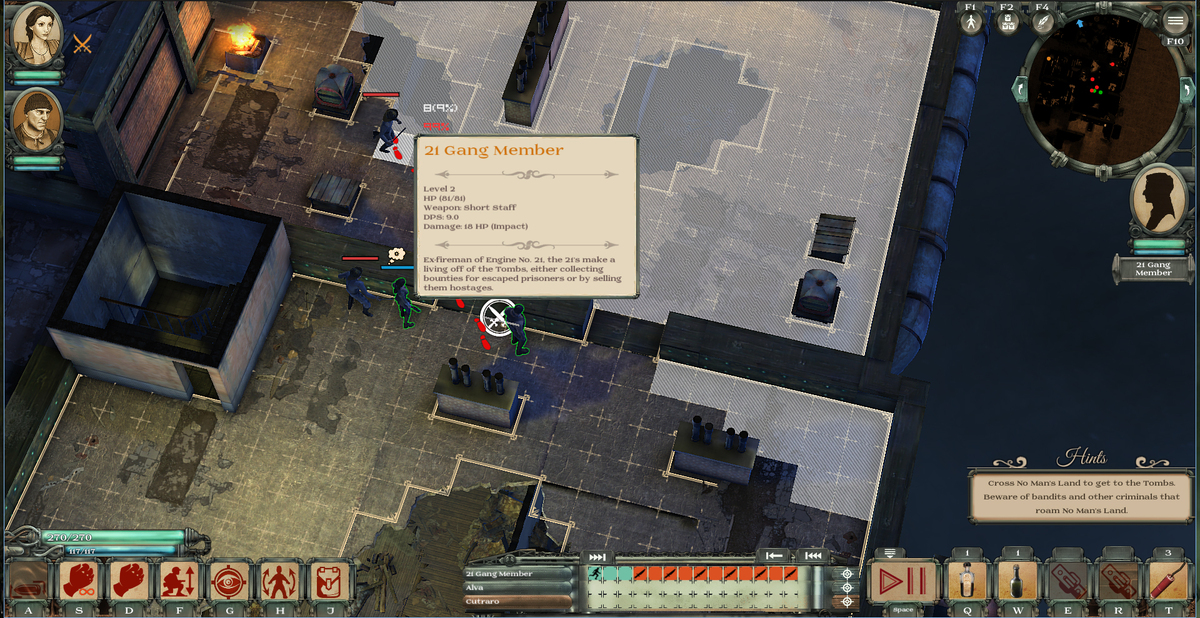The height and width of the screenshot is (618, 1200).
Task: Use the dynamite stick in slot T
Action: [1167, 581]
